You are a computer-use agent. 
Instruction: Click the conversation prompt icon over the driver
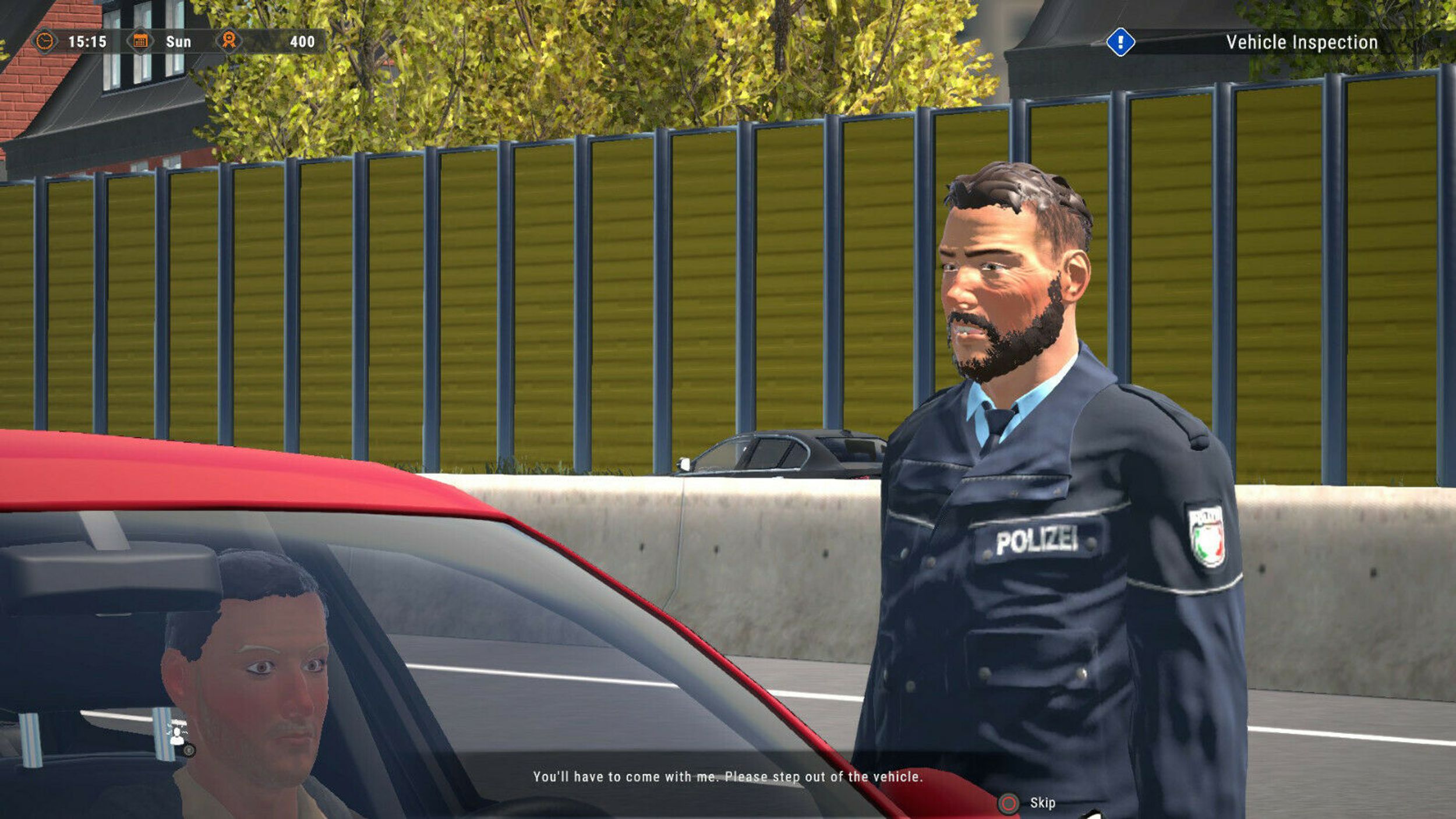coord(176,735)
